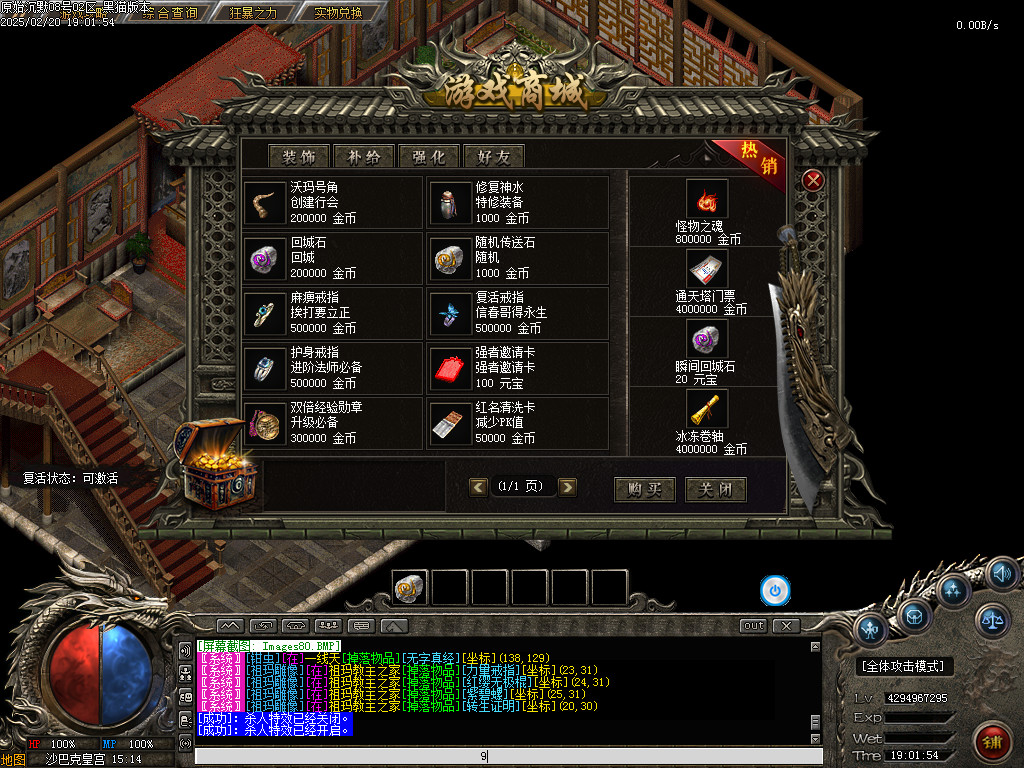Select 复活戒指 in the shop
Screen dimensions: 1024x768
click(x=517, y=313)
